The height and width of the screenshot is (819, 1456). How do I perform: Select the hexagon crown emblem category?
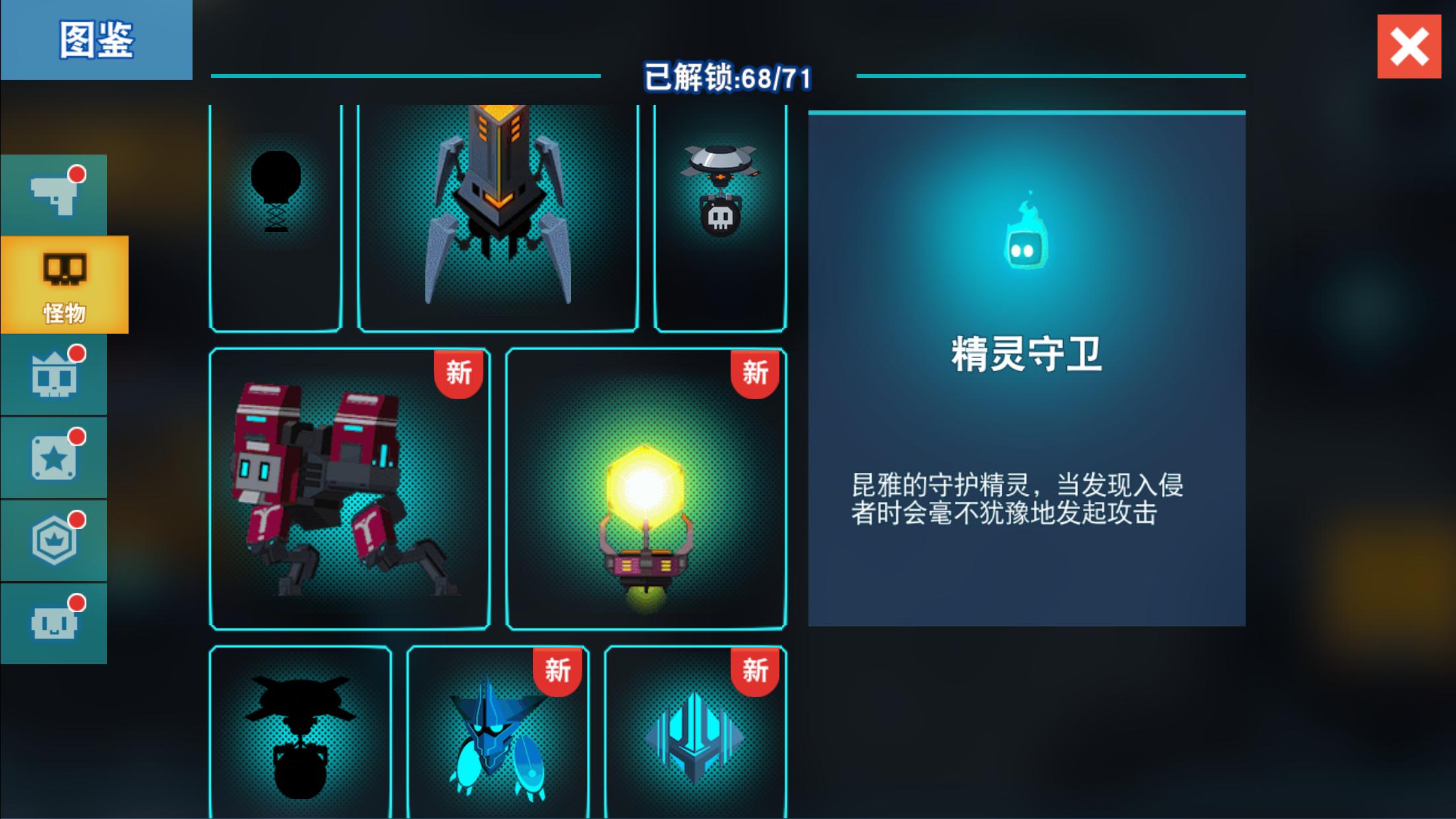(x=54, y=537)
